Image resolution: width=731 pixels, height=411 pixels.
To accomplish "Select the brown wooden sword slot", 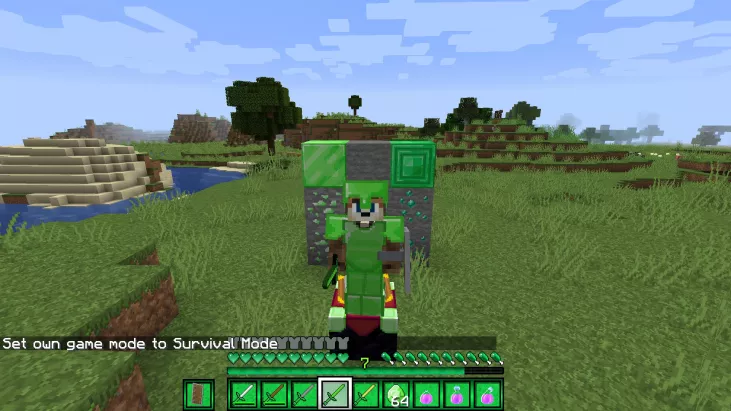I will tap(273, 395).
